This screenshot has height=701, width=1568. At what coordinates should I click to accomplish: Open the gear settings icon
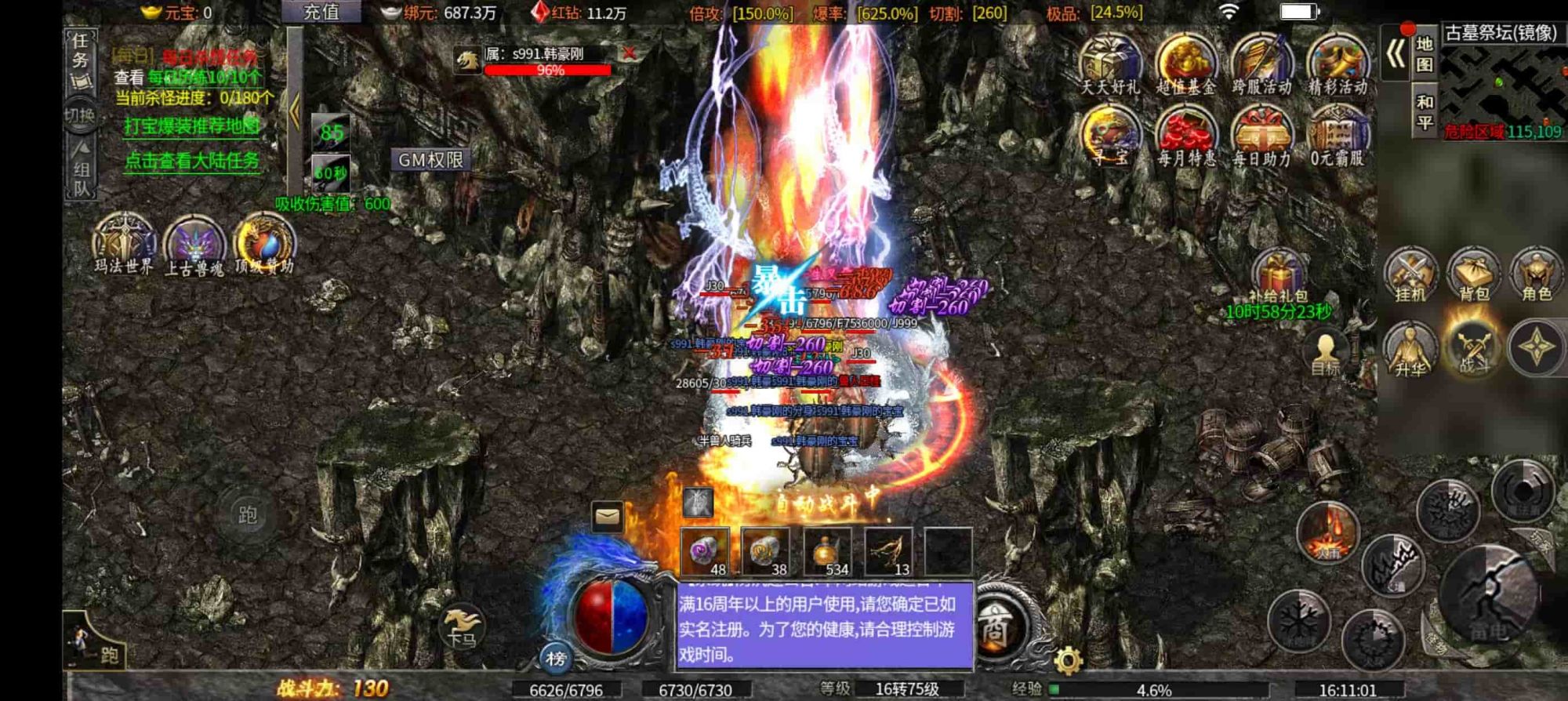[x=1068, y=660]
